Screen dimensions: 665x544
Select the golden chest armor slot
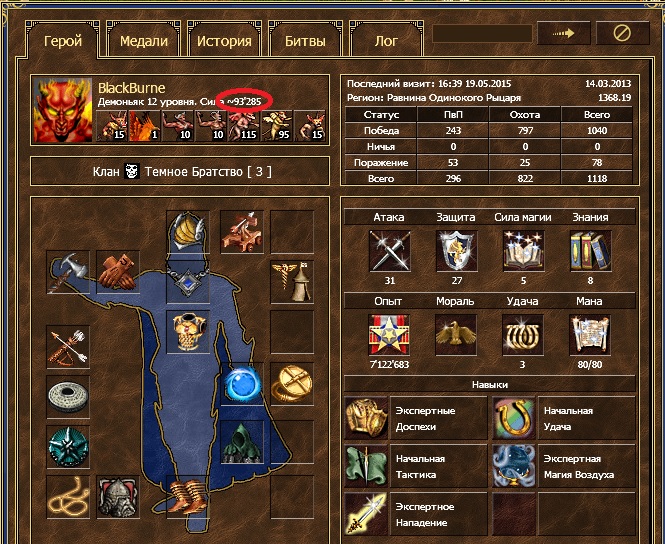[188, 331]
